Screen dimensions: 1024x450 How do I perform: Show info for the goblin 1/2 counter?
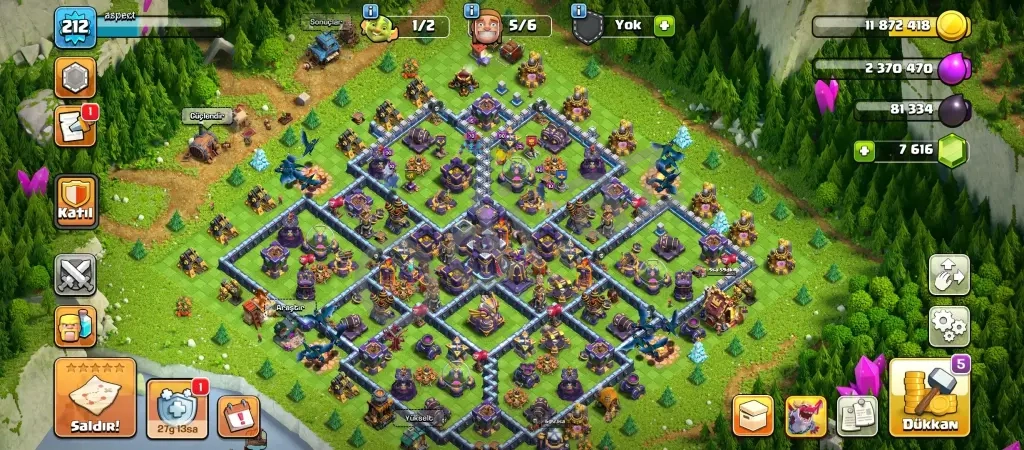point(371,11)
